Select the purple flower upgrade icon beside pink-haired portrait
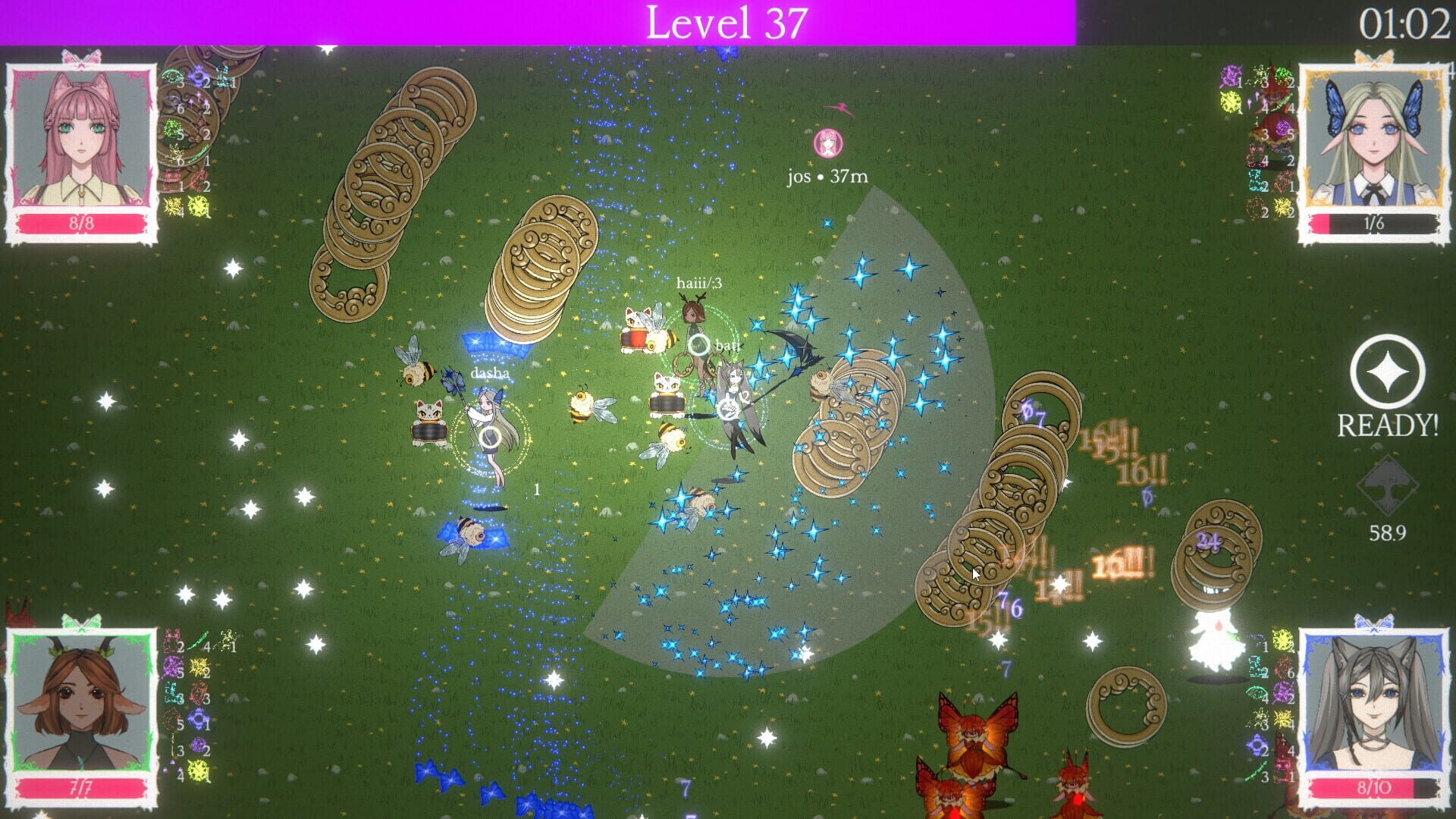The width and height of the screenshot is (1456, 819). pyautogui.click(x=199, y=77)
